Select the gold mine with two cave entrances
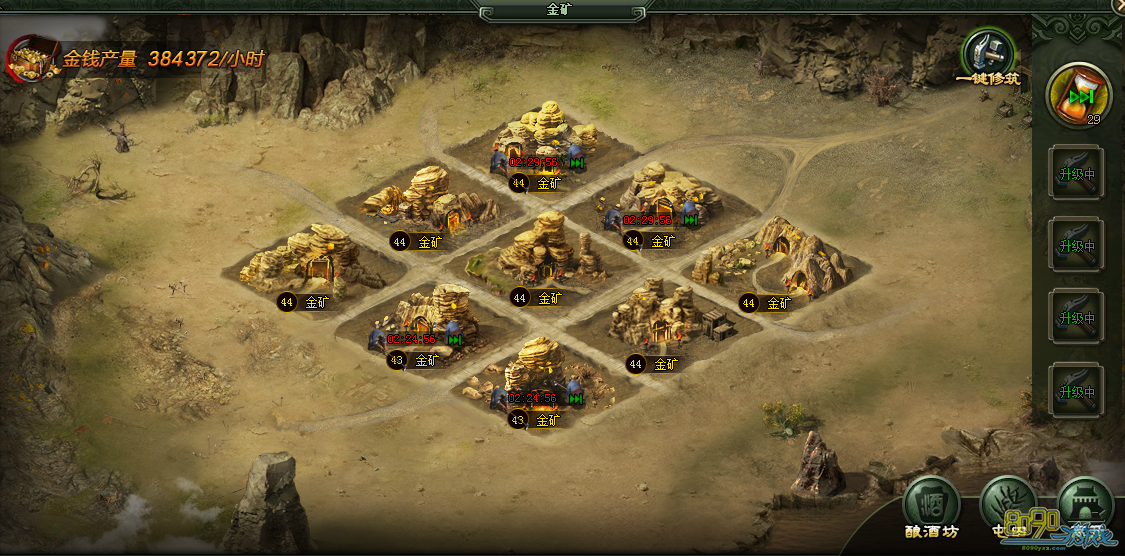The width and height of the screenshot is (1125, 556). [777, 256]
